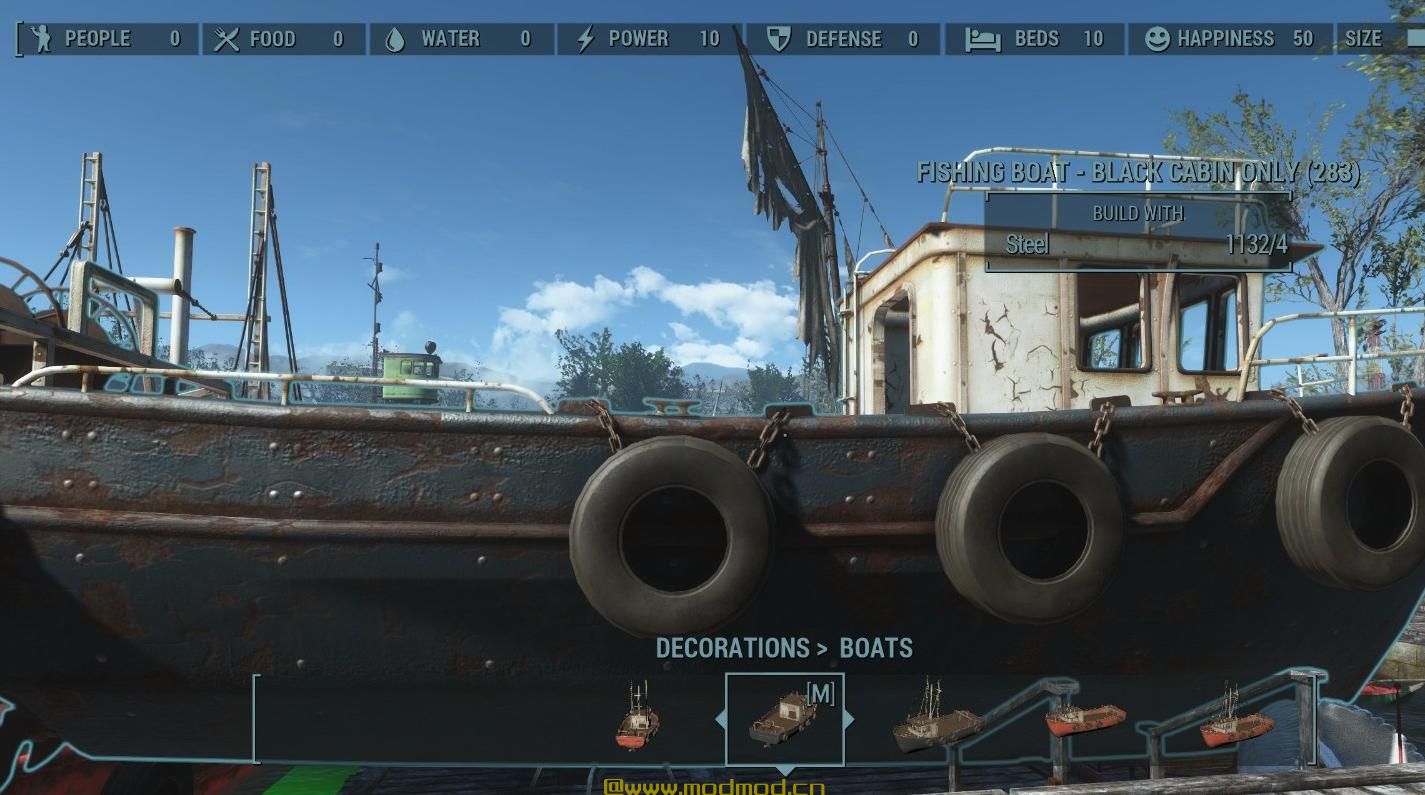Image resolution: width=1425 pixels, height=795 pixels.
Task: Click the left arrow on the selection box
Action: 720,719
